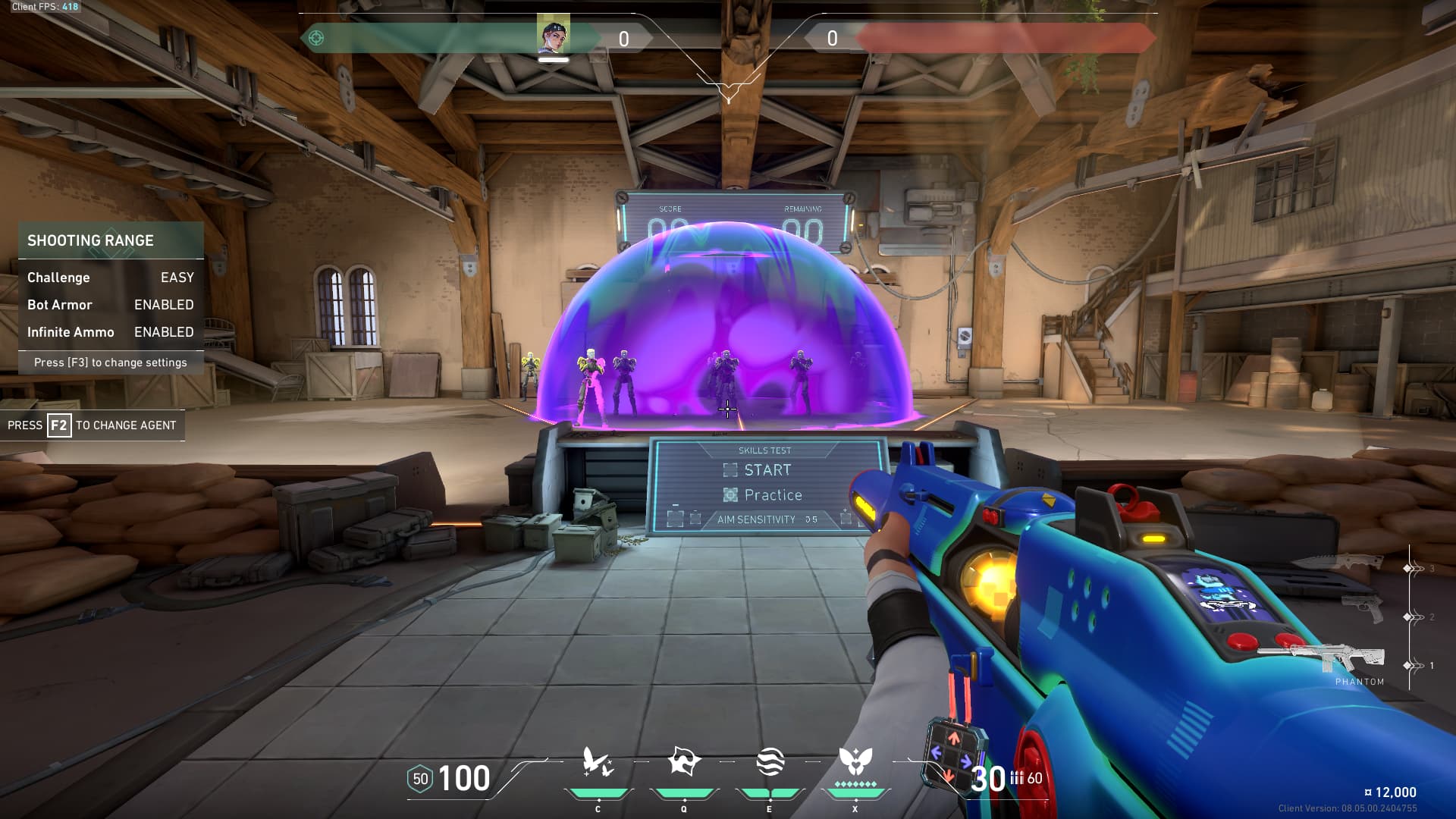This screenshot has width=1456, height=819.
Task: Change the Challenge difficulty setting row
Action: [111, 278]
